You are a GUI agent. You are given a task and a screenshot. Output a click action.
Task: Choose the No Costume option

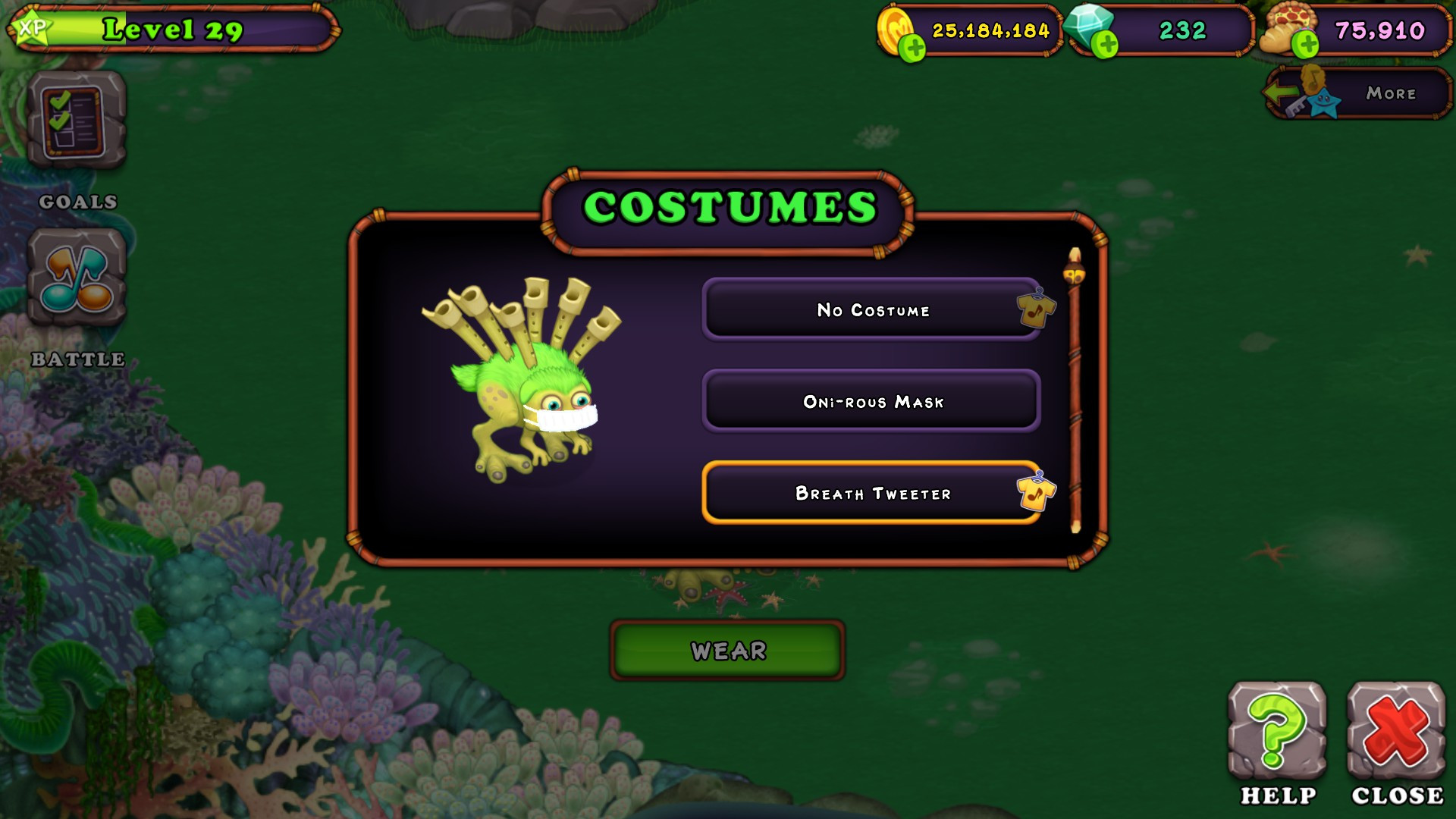(872, 309)
